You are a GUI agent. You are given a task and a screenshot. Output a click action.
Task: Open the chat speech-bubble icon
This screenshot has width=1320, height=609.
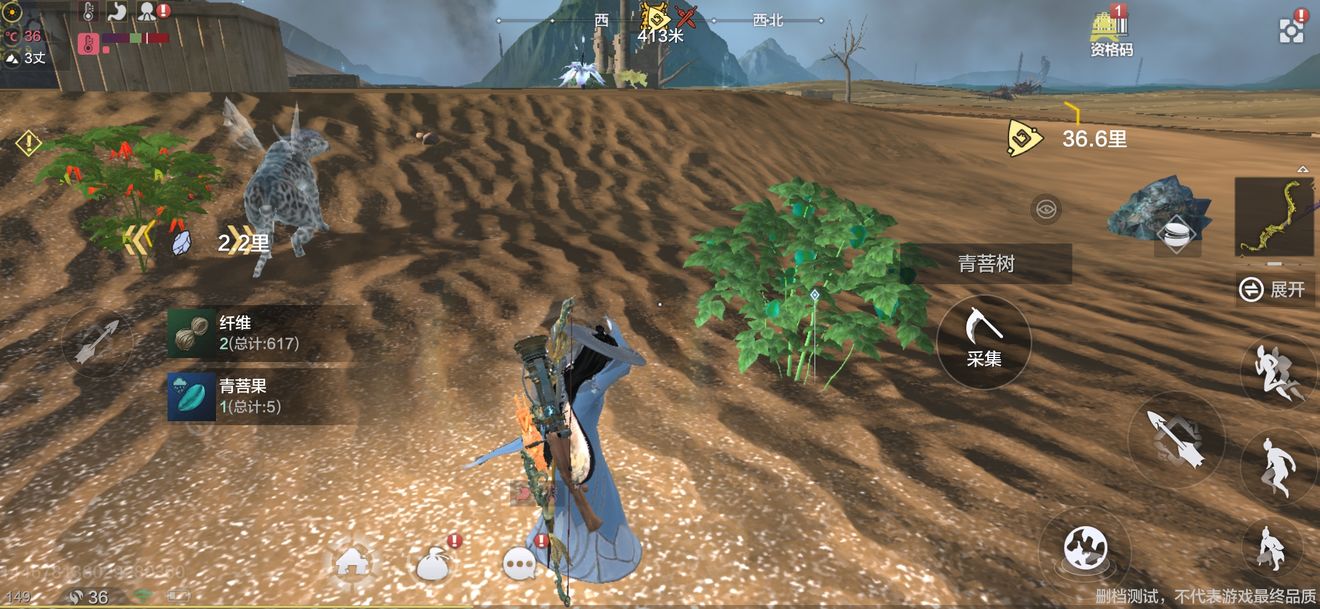click(x=520, y=564)
